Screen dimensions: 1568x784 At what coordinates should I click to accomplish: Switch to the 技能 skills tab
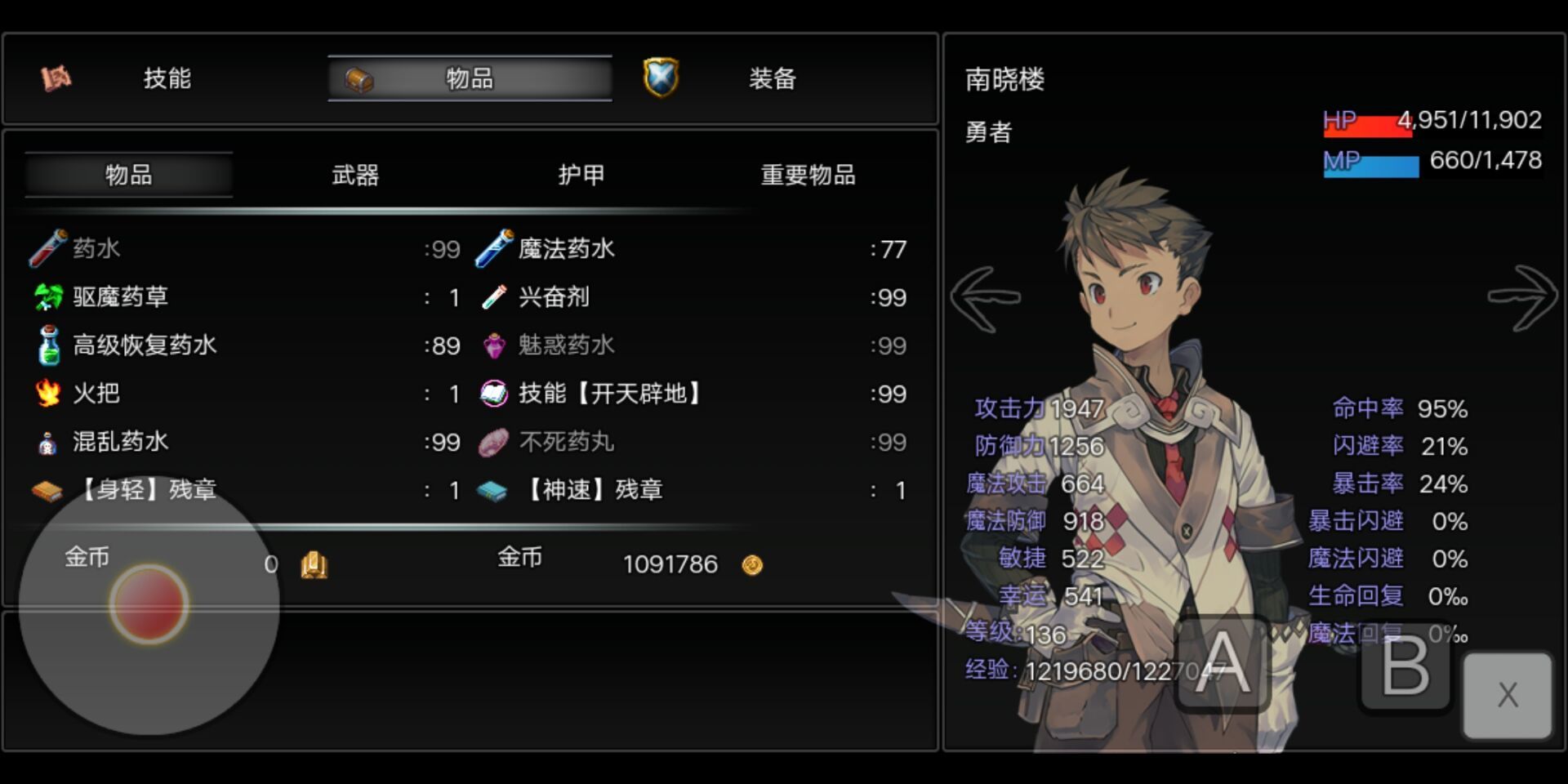point(167,78)
